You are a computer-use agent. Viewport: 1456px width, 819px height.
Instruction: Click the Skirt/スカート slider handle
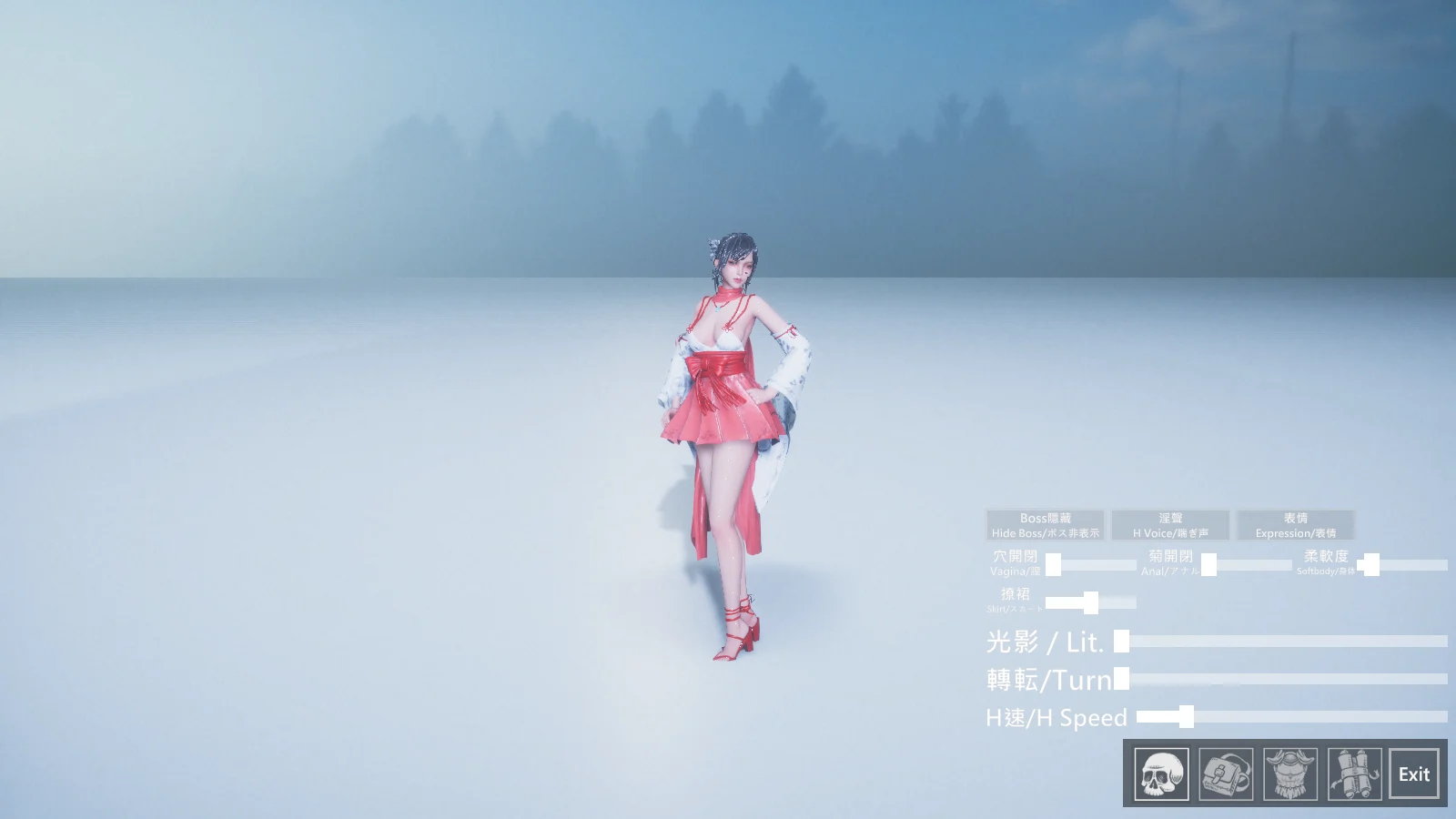[1091, 601]
